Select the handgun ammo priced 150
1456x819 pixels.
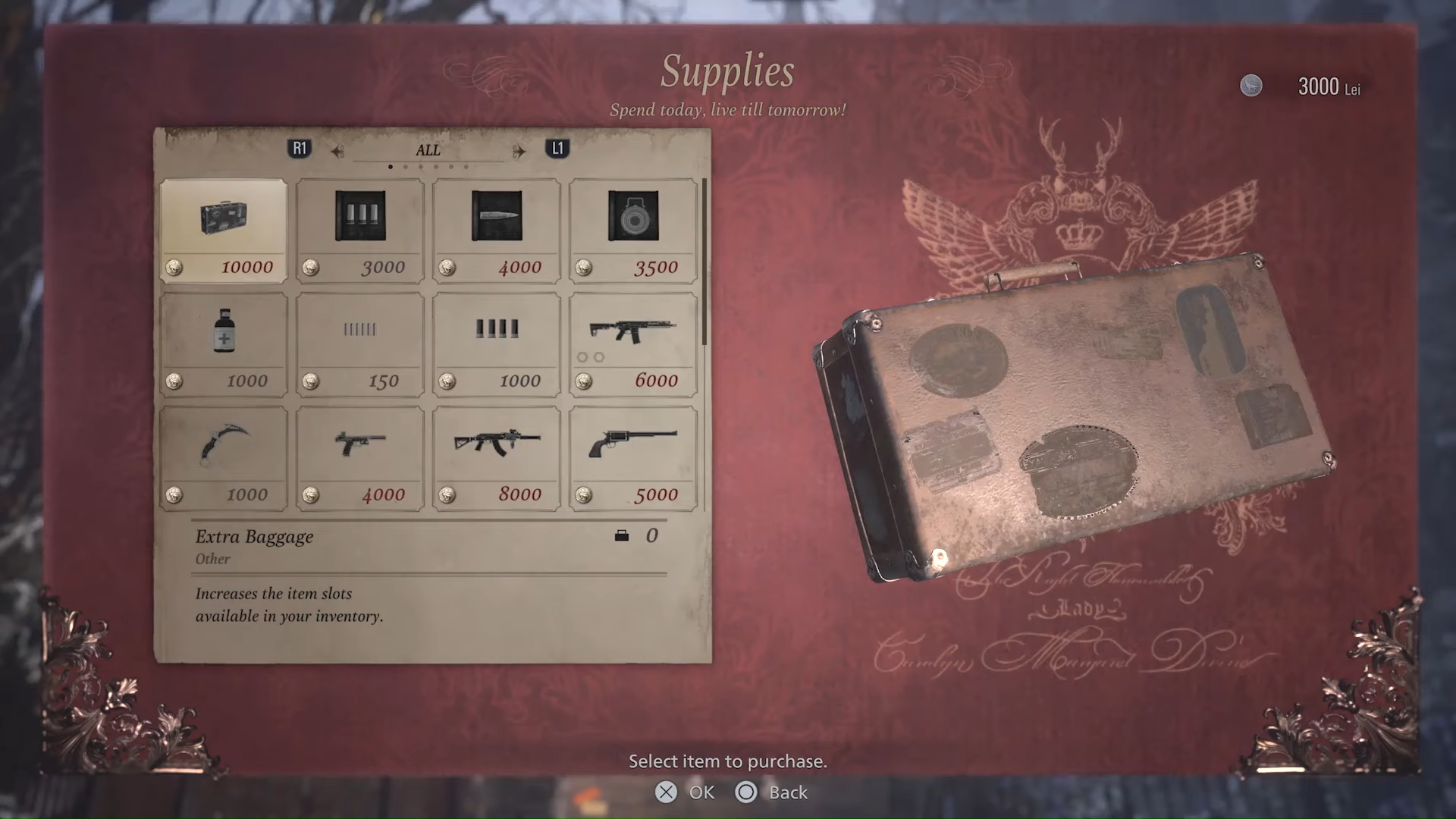(359, 341)
